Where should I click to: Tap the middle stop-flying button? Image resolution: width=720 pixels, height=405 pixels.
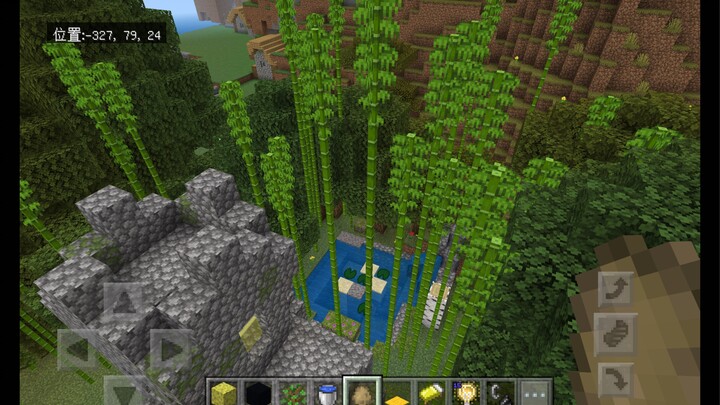[x=616, y=335]
